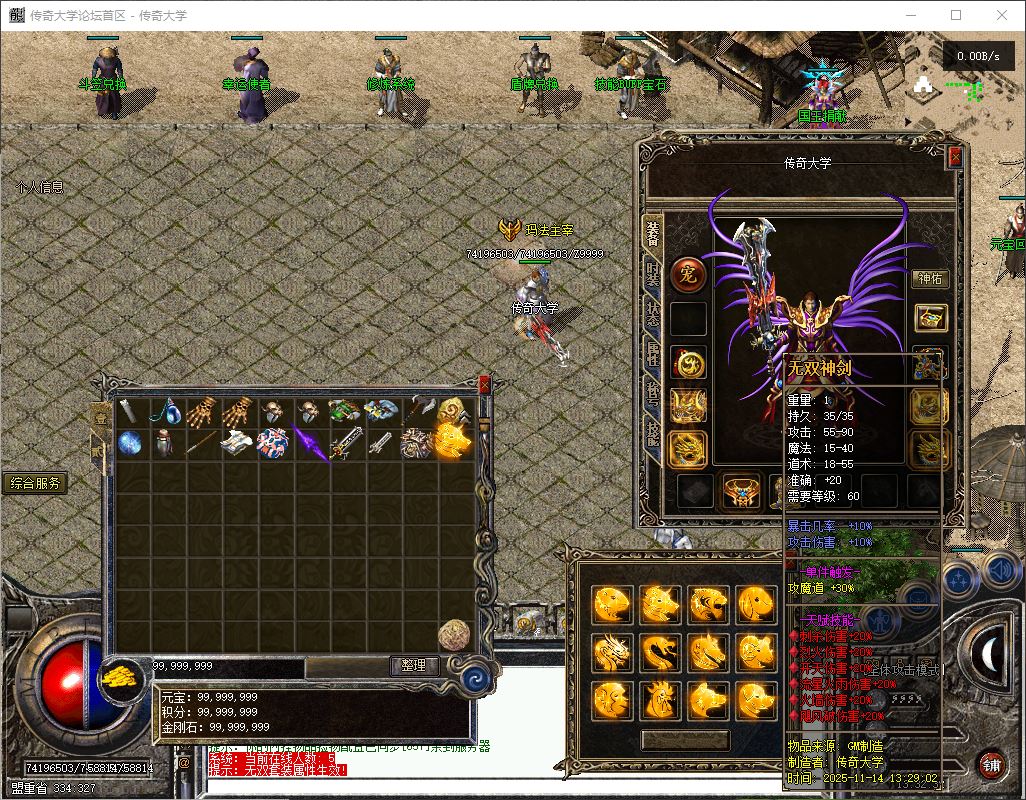Image resolution: width=1026 pixels, height=800 pixels.
Task: Open the 综合服务 services button
Action: pyautogui.click(x=35, y=483)
